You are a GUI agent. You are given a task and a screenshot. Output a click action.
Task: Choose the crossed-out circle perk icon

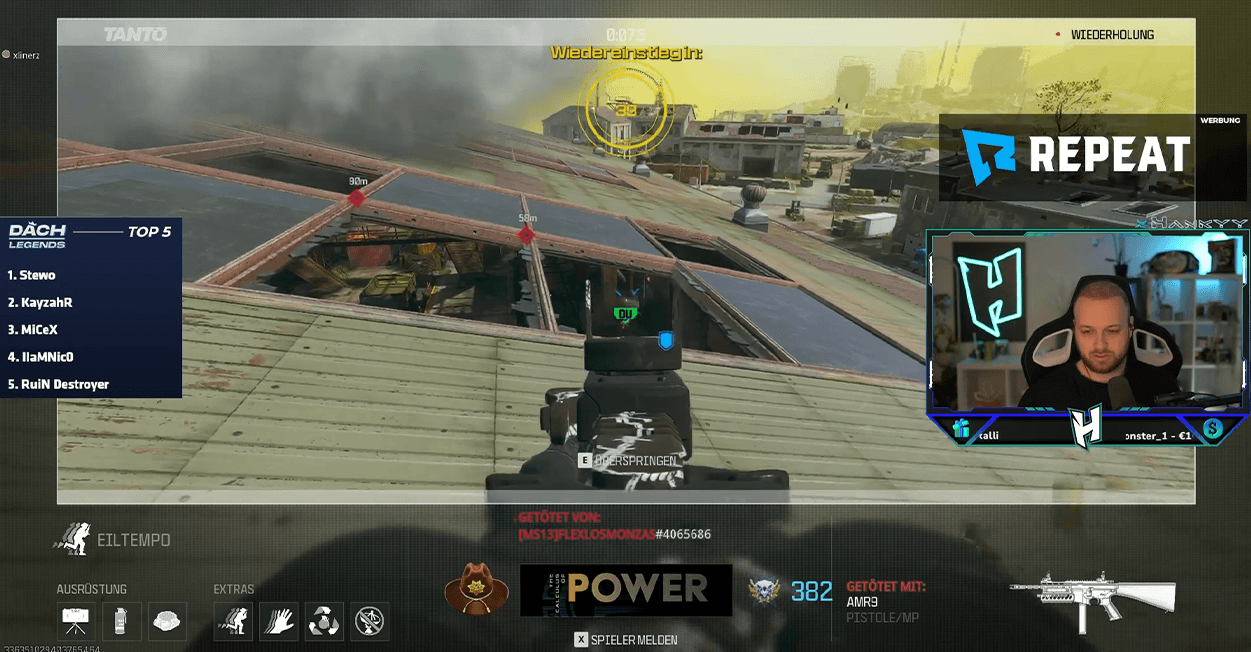click(x=370, y=621)
